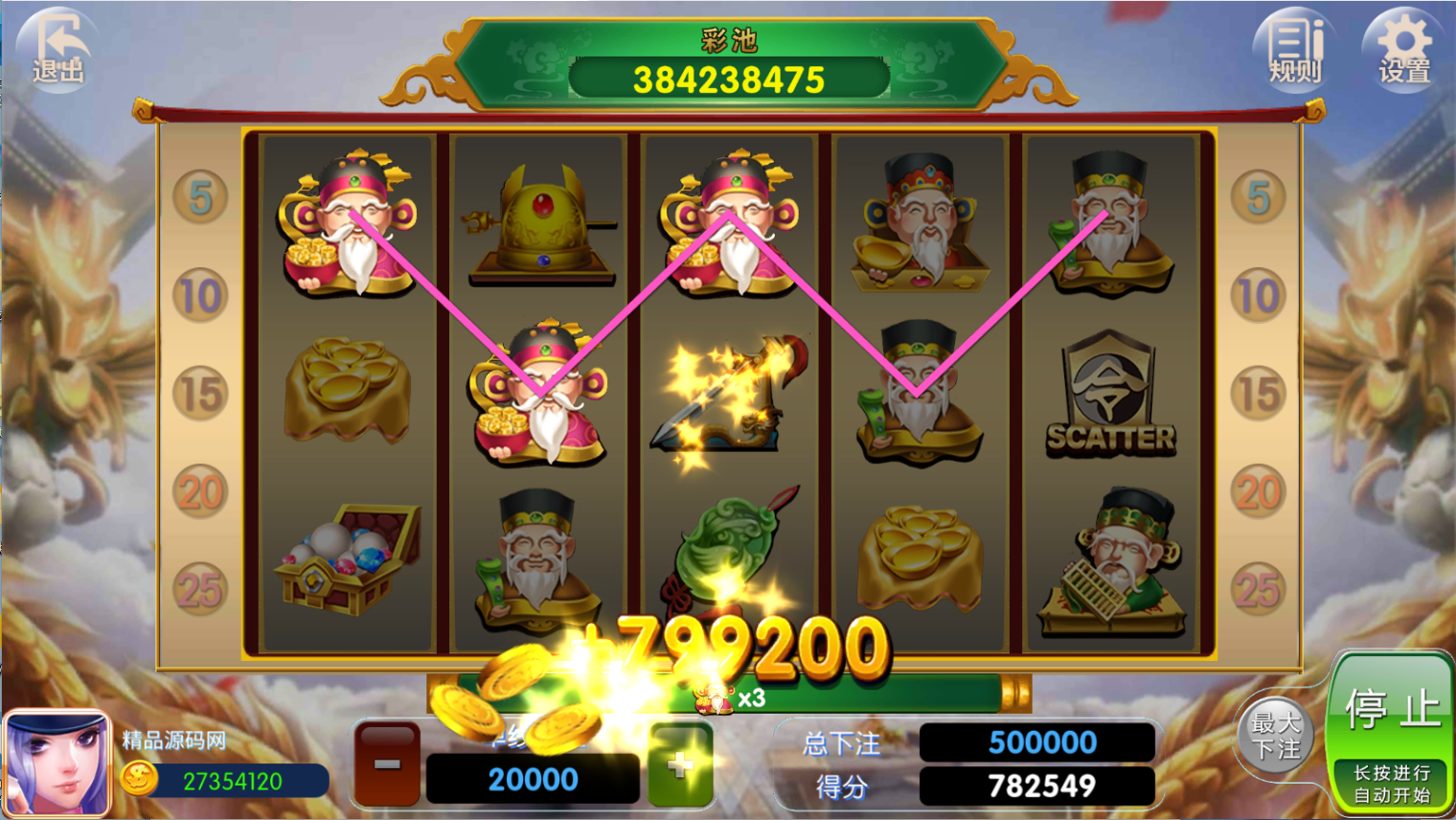This screenshot has height=820, width=1456.
Task: Exit the game with 退出 button
Action: (58, 49)
